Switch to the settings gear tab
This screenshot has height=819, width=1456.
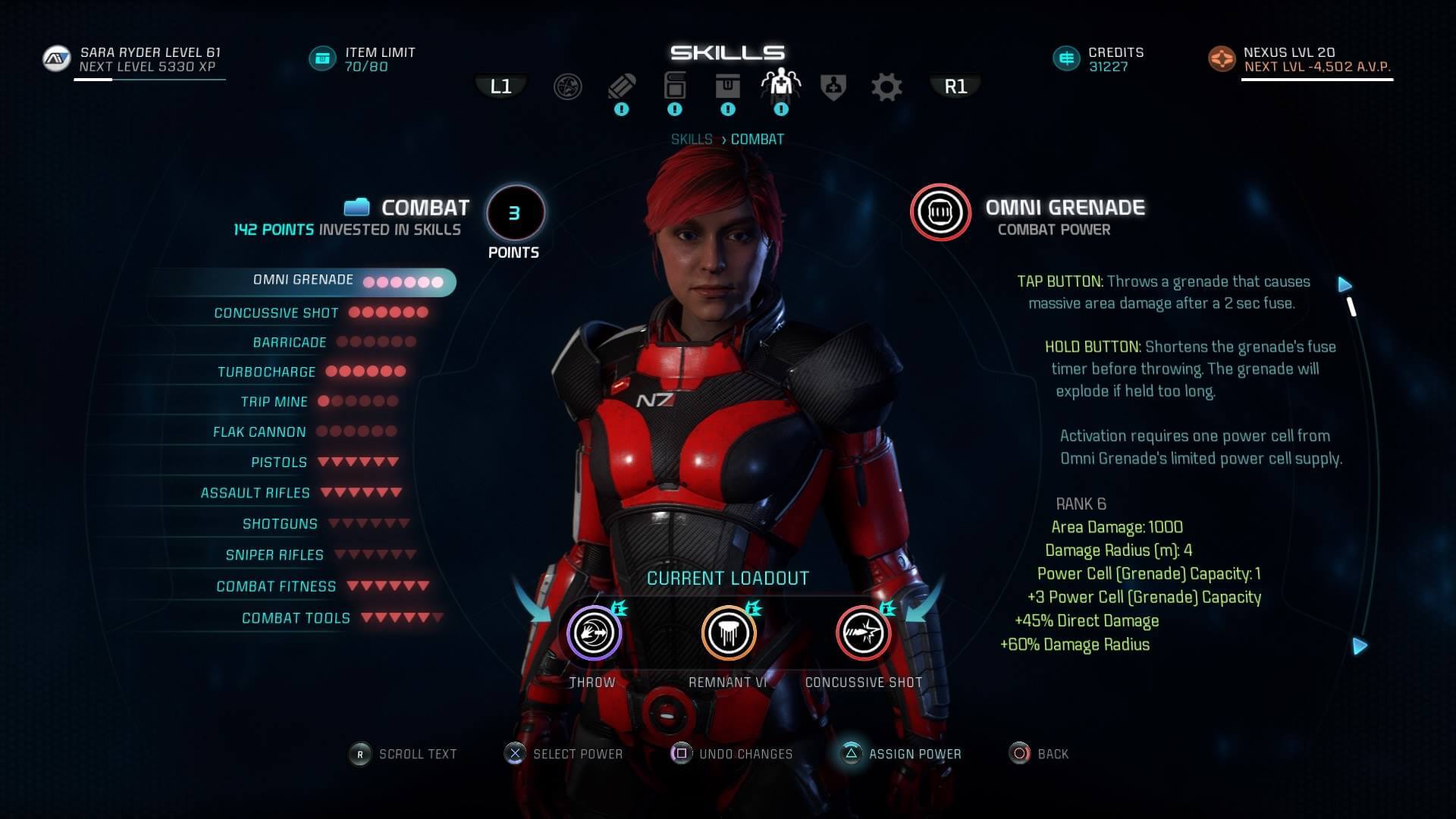[x=886, y=87]
